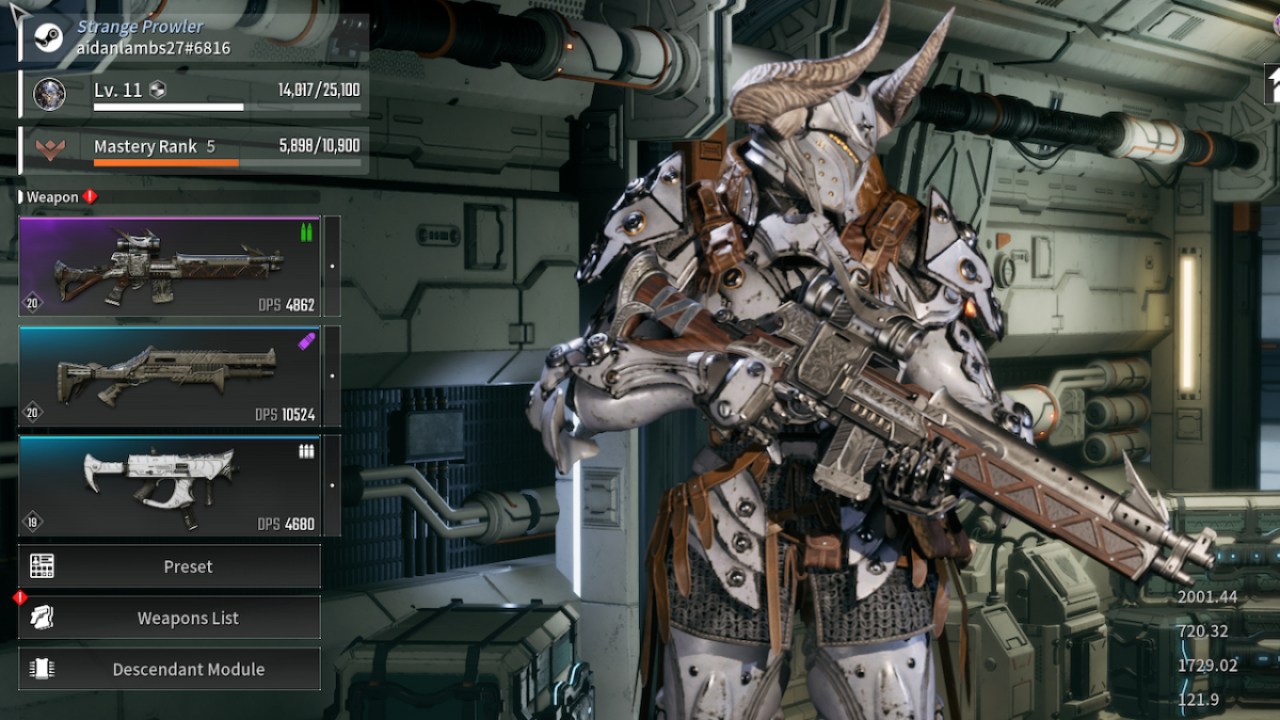Image resolution: width=1280 pixels, height=720 pixels.
Task: Select the purple rifle weapon slot
Action: tap(169, 267)
